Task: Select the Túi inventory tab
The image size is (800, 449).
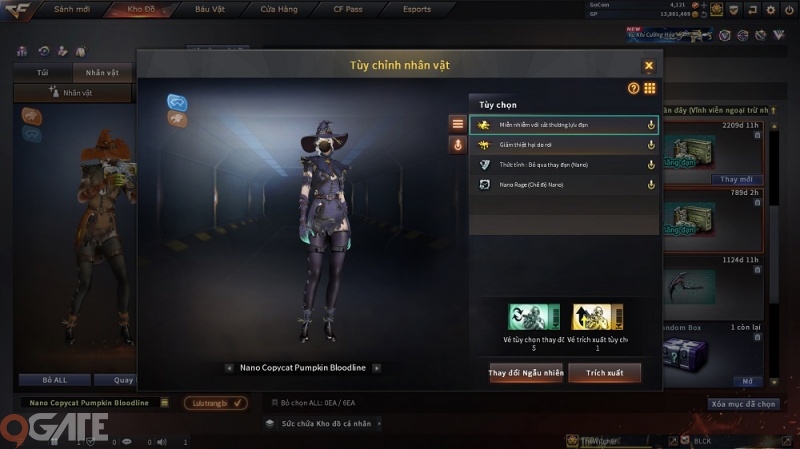Action: click(x=43, y=73)
